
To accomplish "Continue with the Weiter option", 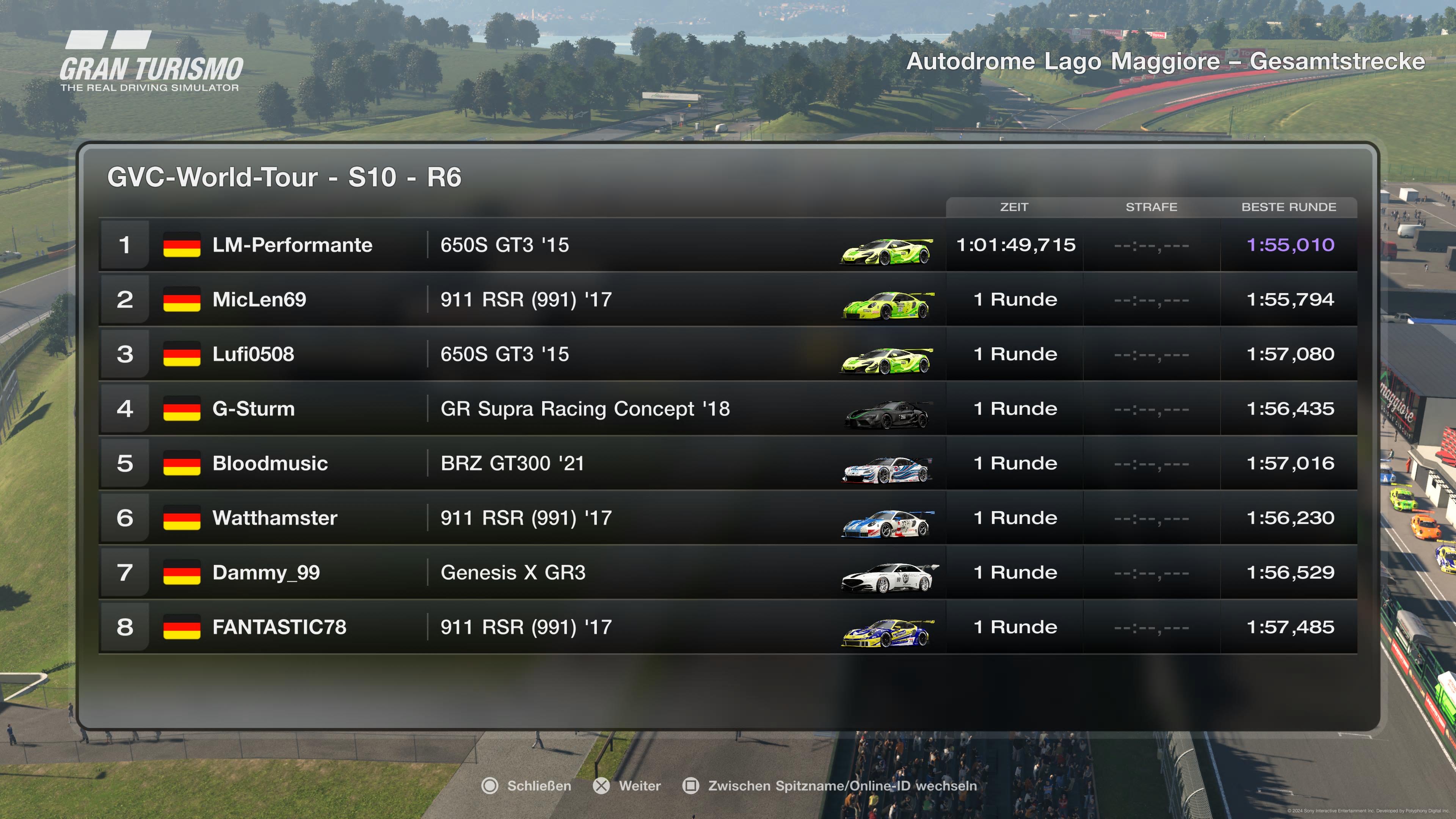I will [x=628, y=786].
